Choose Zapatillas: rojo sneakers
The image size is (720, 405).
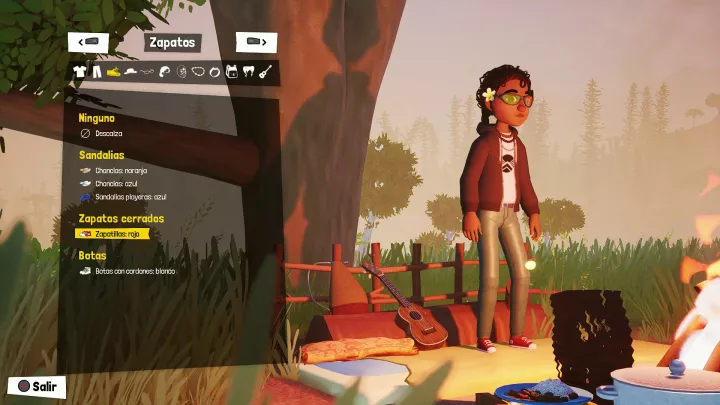coord(114,233)
